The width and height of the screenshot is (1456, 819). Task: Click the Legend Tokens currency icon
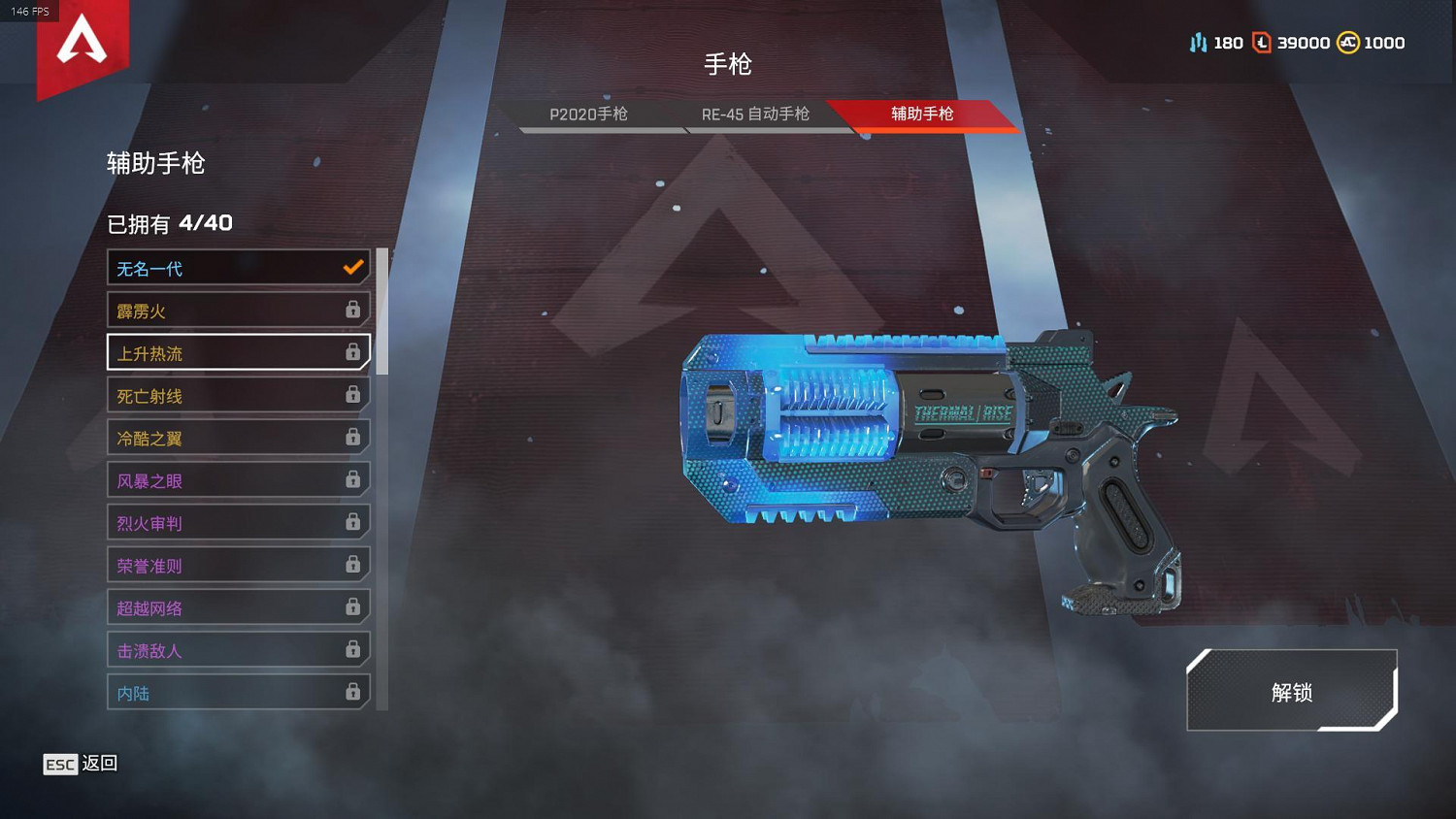pos(1263,42)
